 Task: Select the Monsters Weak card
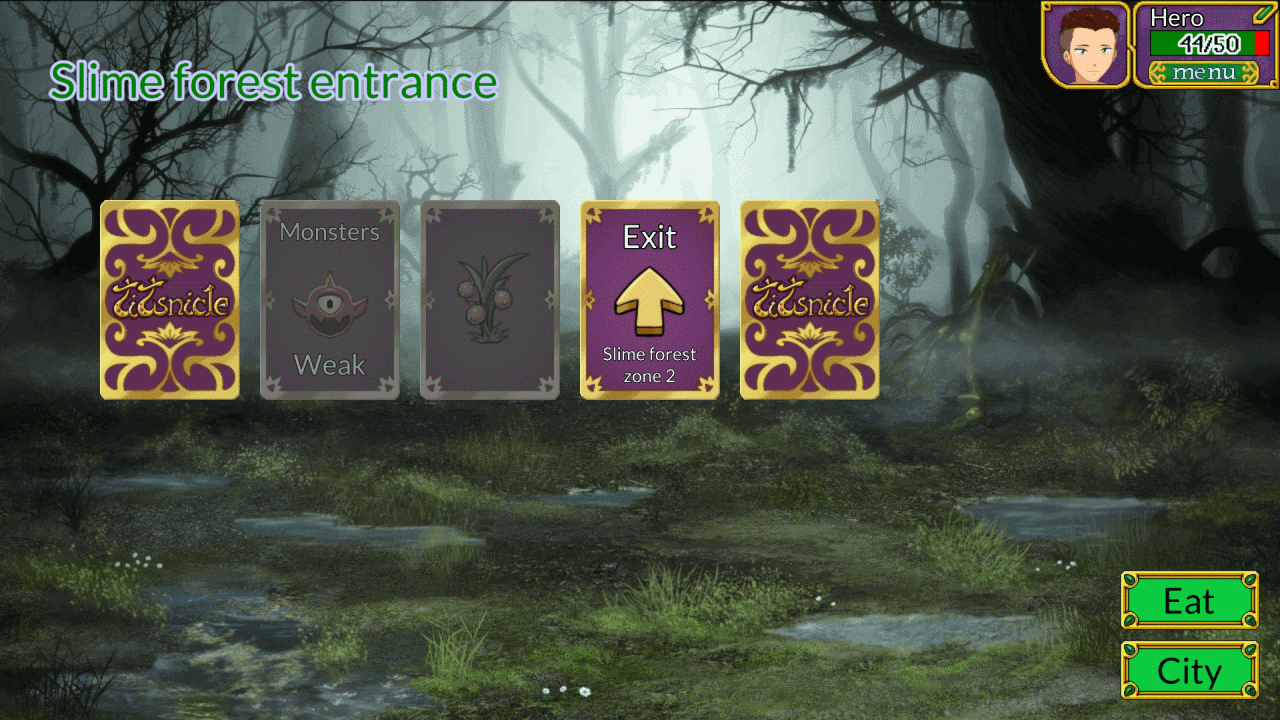coord(330,300)
